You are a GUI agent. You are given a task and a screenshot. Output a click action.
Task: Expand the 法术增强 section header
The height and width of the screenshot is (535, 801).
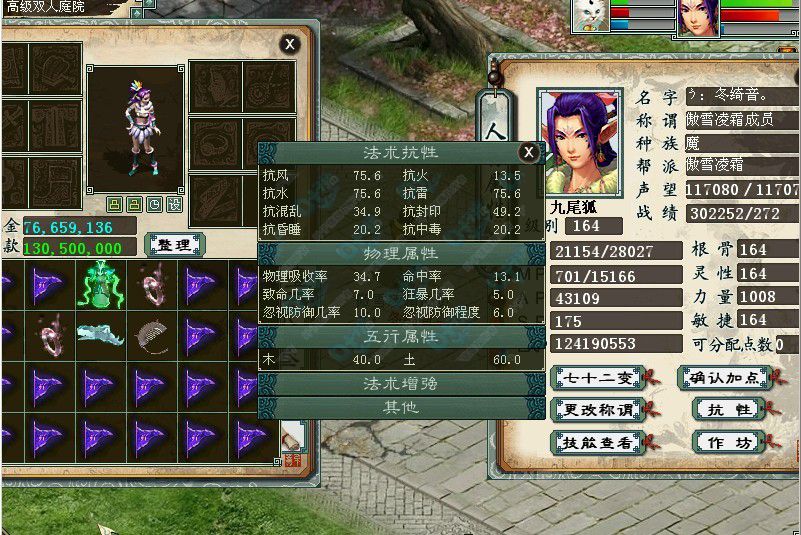coord(400,384)
